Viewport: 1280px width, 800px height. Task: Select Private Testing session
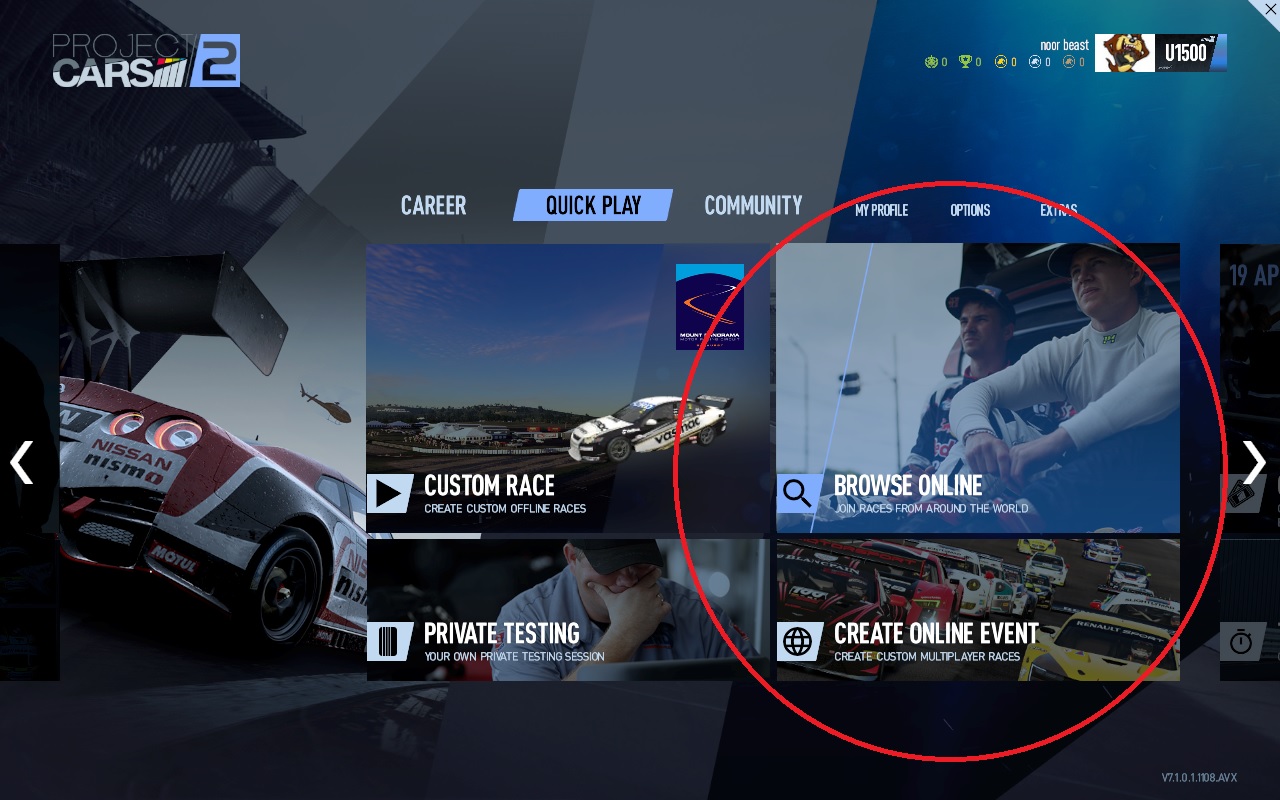tap(567, 610)
